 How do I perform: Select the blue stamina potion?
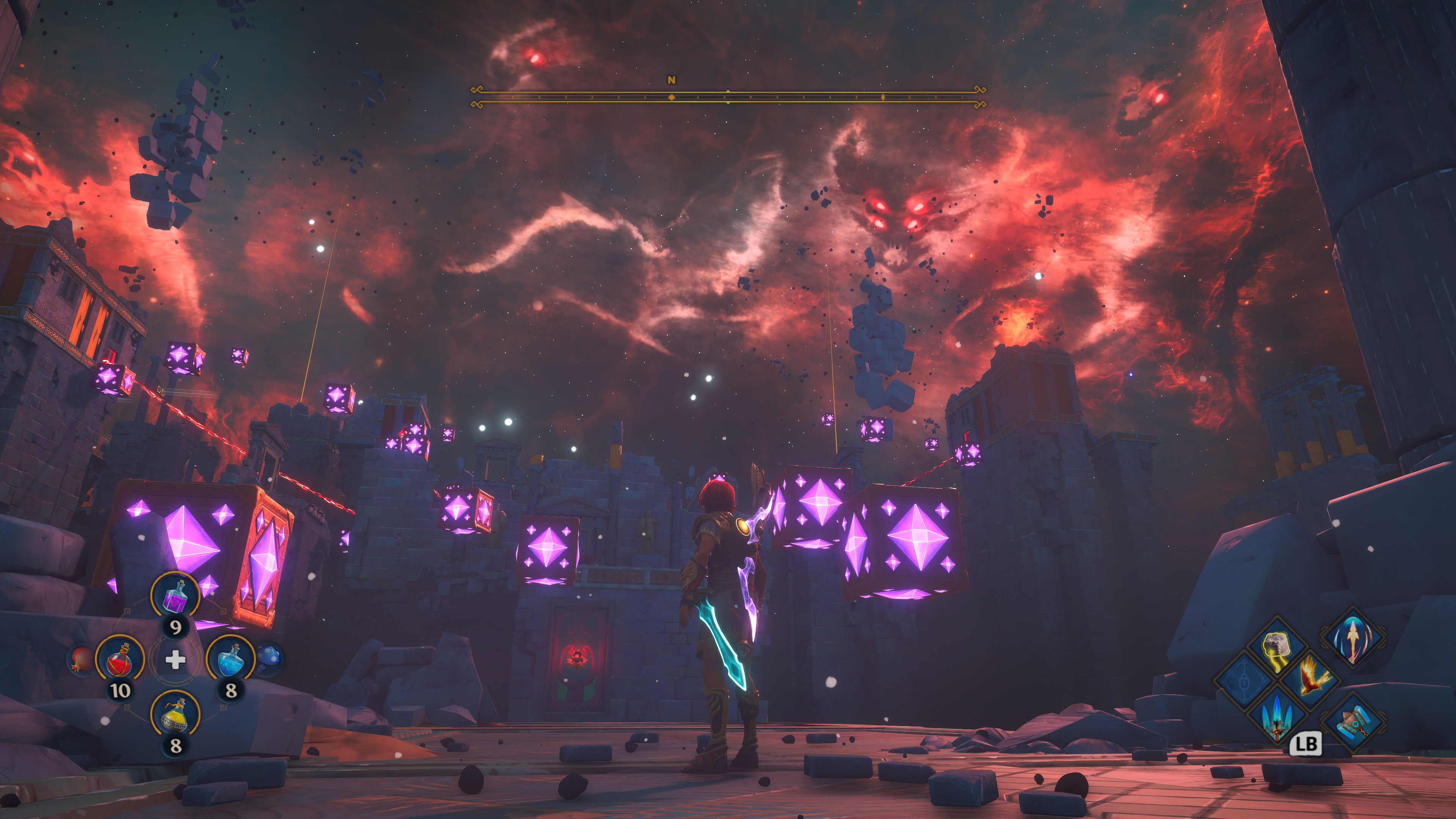tap(231, 659)
